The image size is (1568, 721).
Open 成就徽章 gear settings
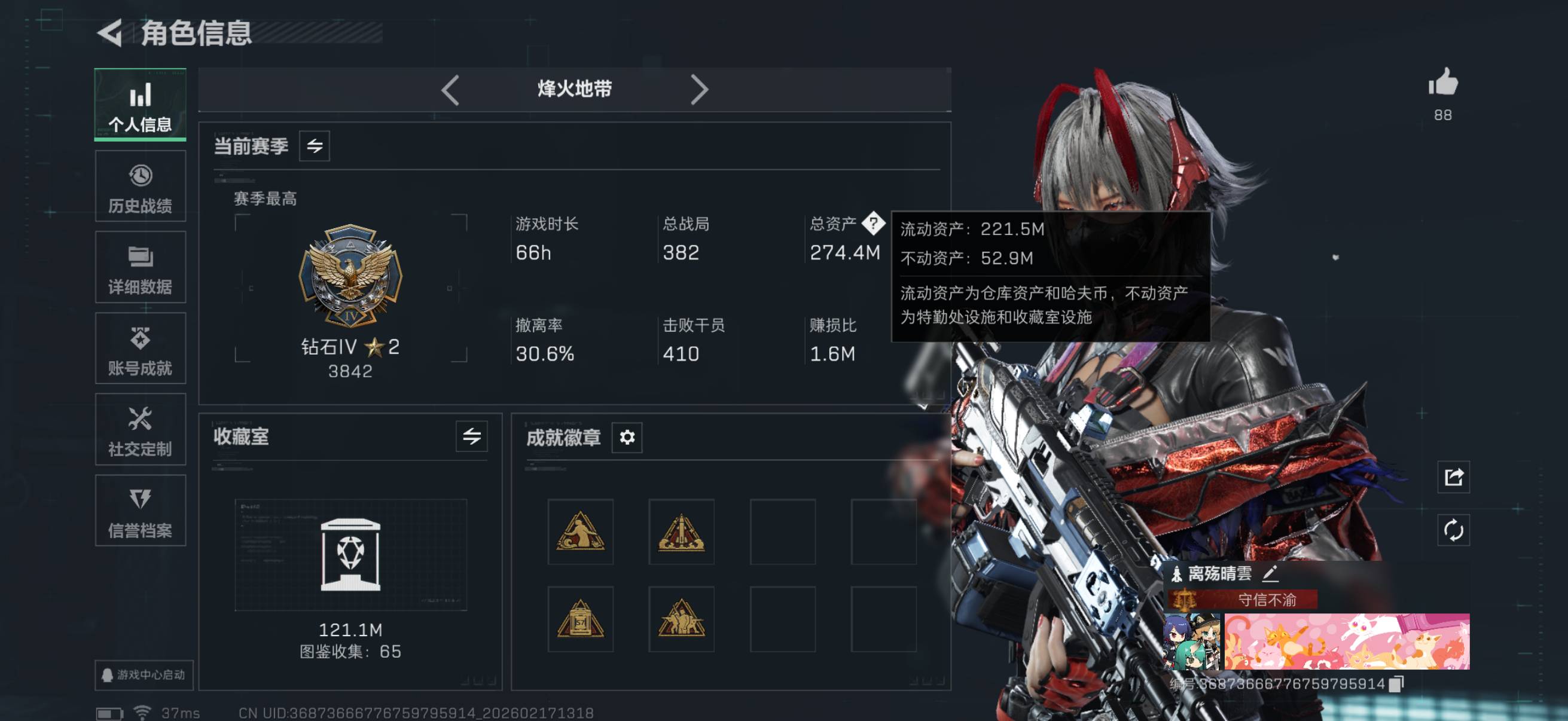(x=627, y=437)
